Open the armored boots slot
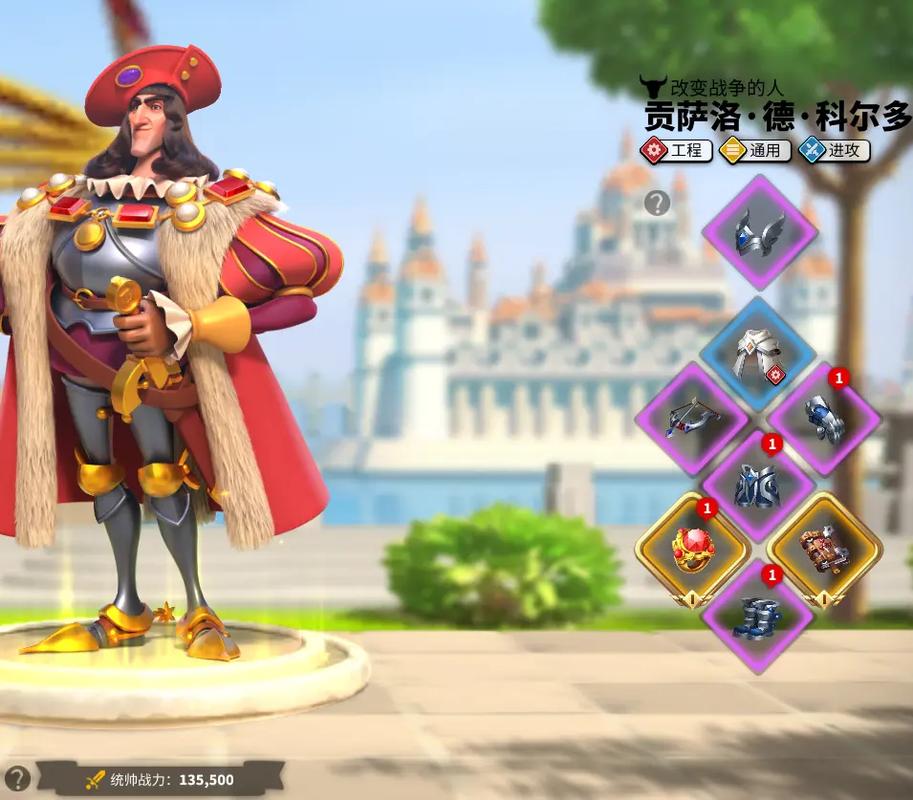 (759, 612)
